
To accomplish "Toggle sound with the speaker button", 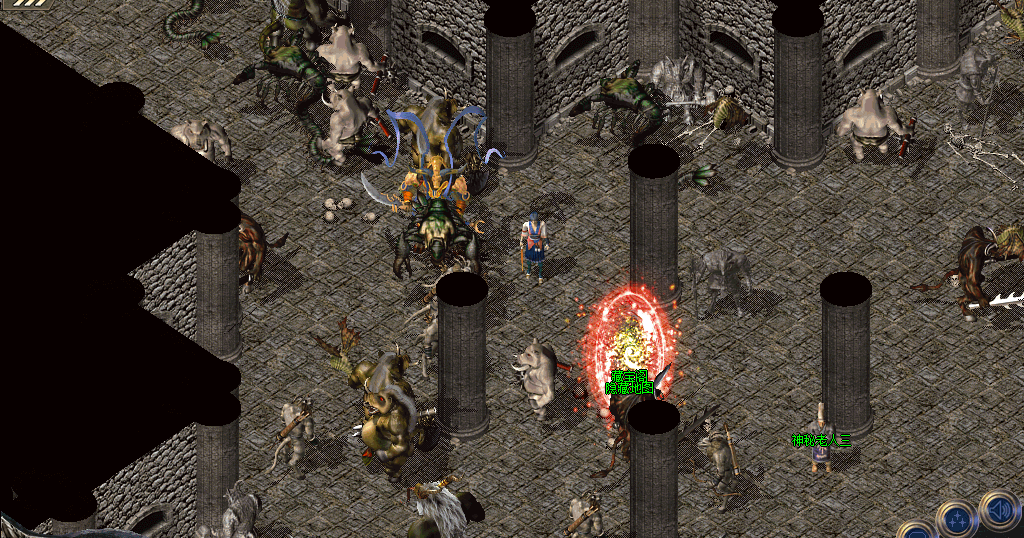I will 998,508.
